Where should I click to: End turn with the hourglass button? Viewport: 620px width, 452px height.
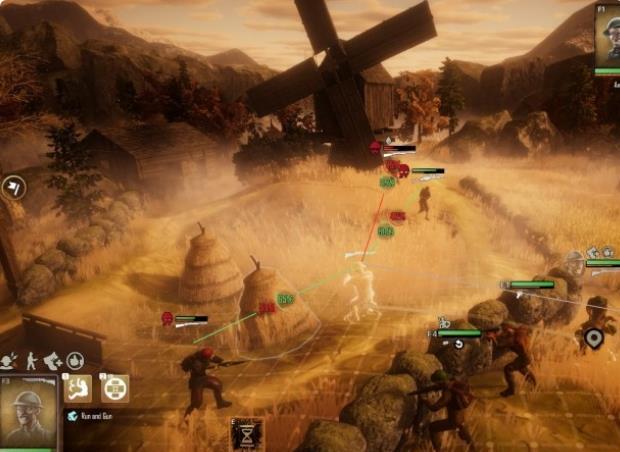(x=247, y=433)
